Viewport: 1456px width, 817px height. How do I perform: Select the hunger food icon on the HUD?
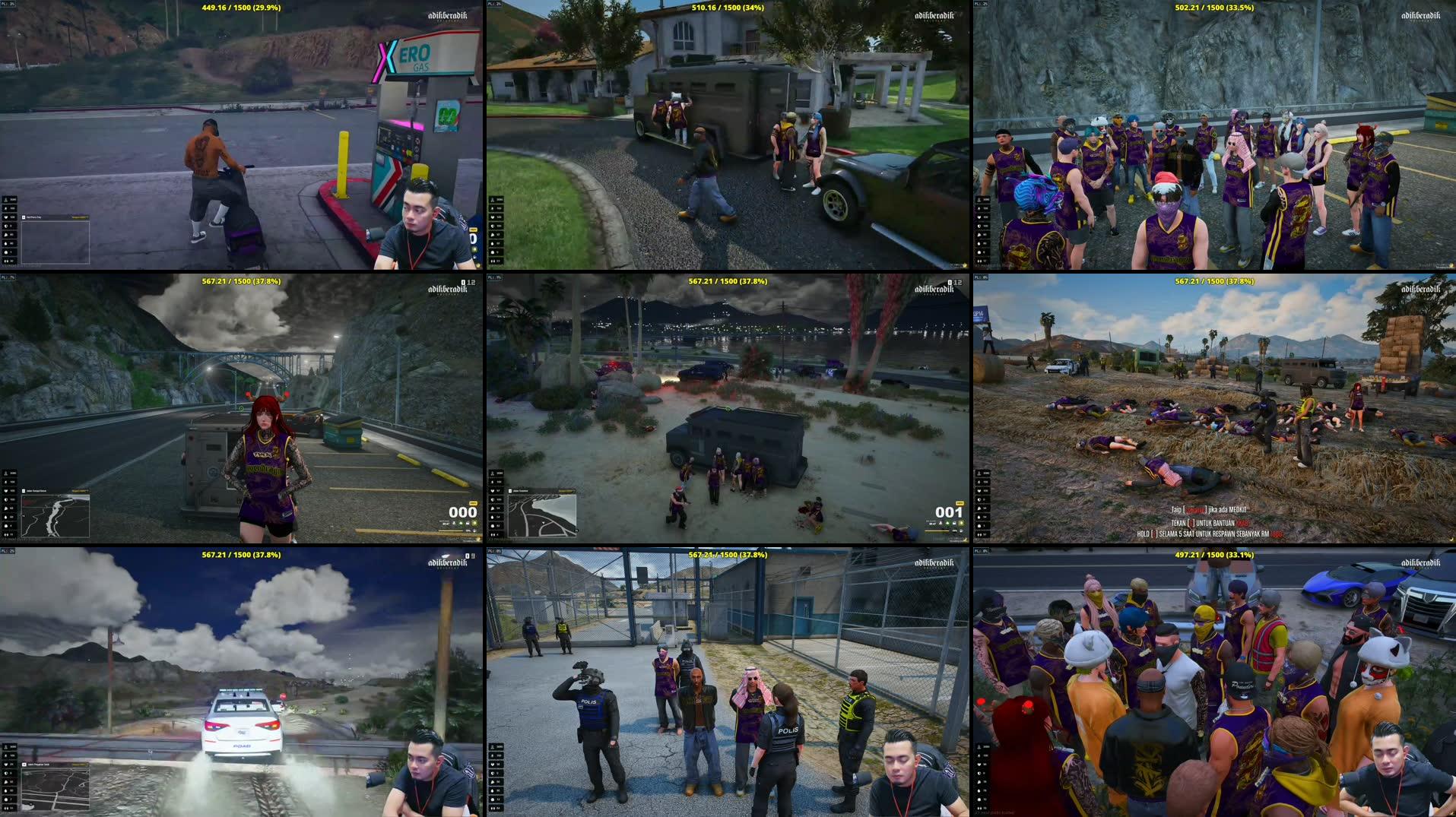[x=6, y=235]
